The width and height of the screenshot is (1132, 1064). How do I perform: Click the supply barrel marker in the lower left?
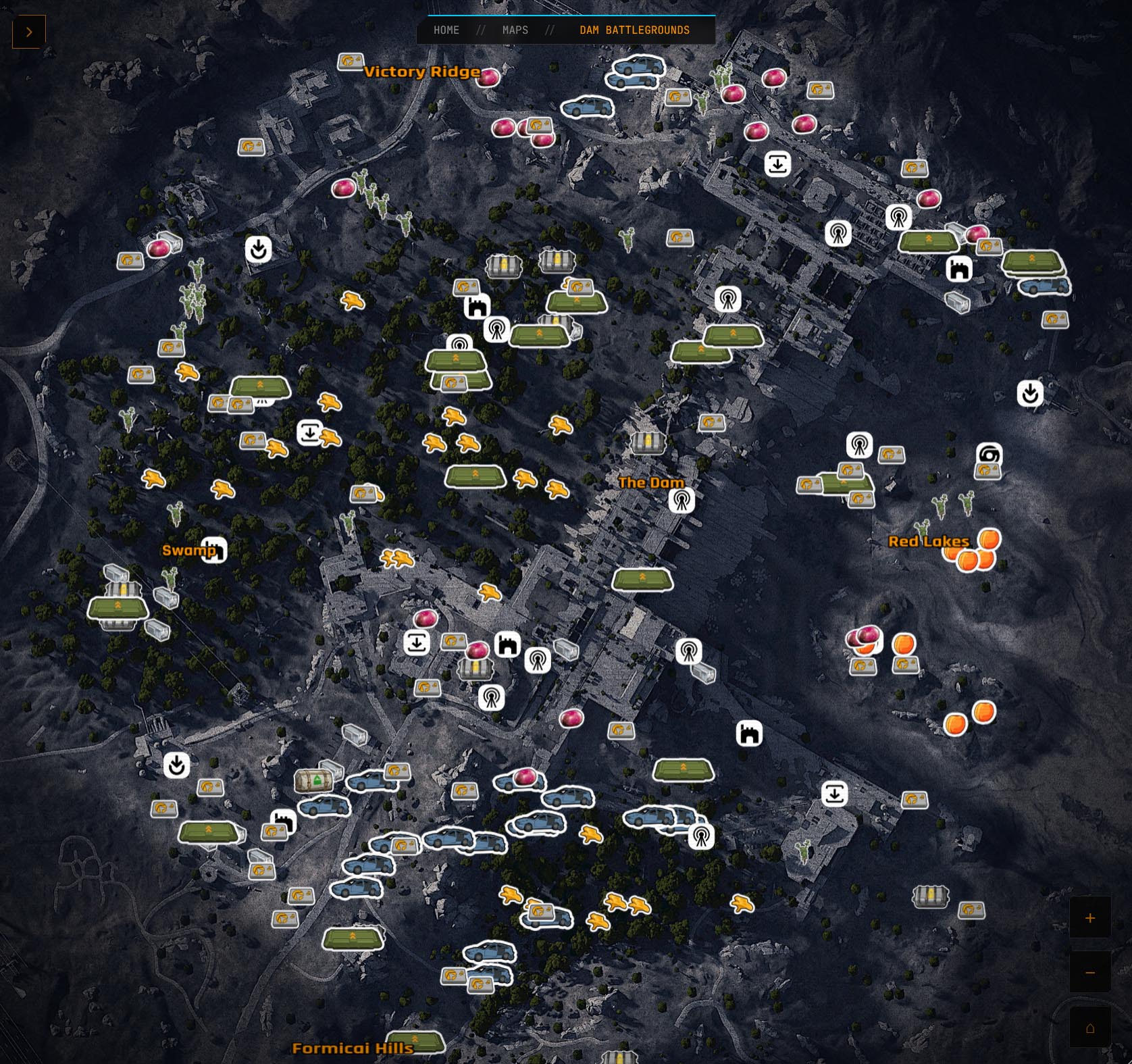(x=315, y=782)
